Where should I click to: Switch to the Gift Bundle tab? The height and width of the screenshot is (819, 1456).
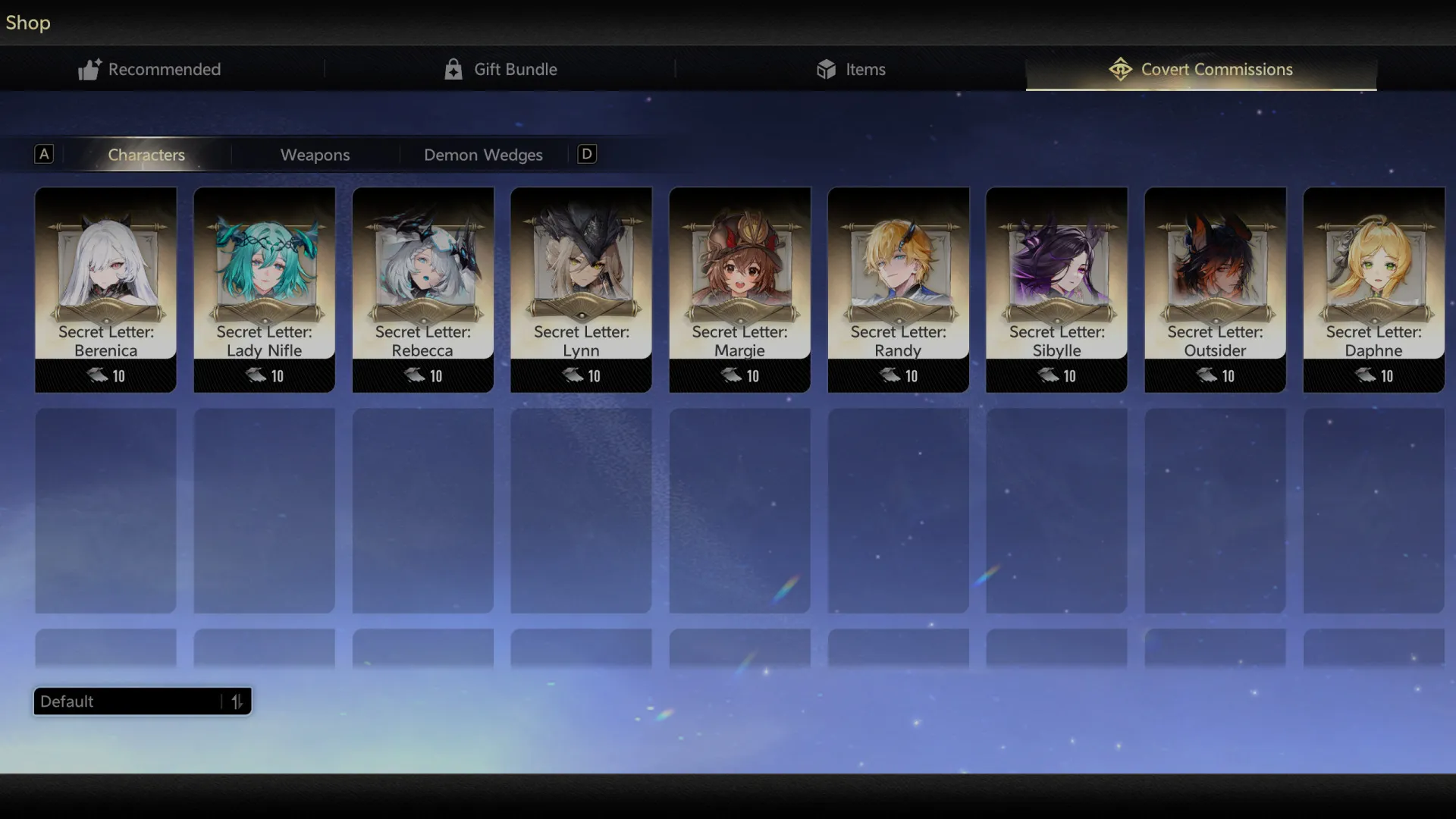(500, 69)
